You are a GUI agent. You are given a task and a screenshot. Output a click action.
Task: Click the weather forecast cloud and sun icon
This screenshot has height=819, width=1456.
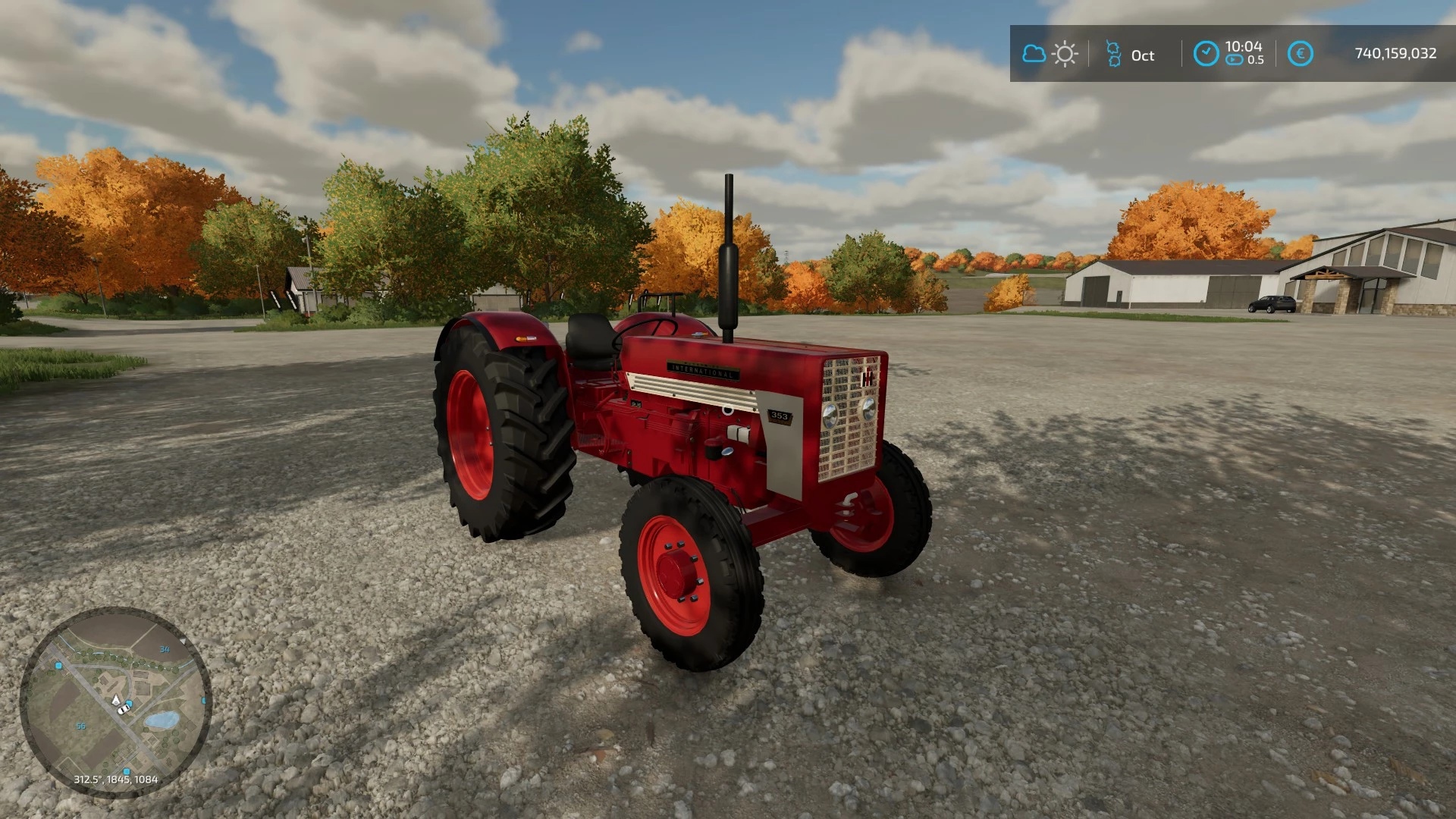point(1050,54)
